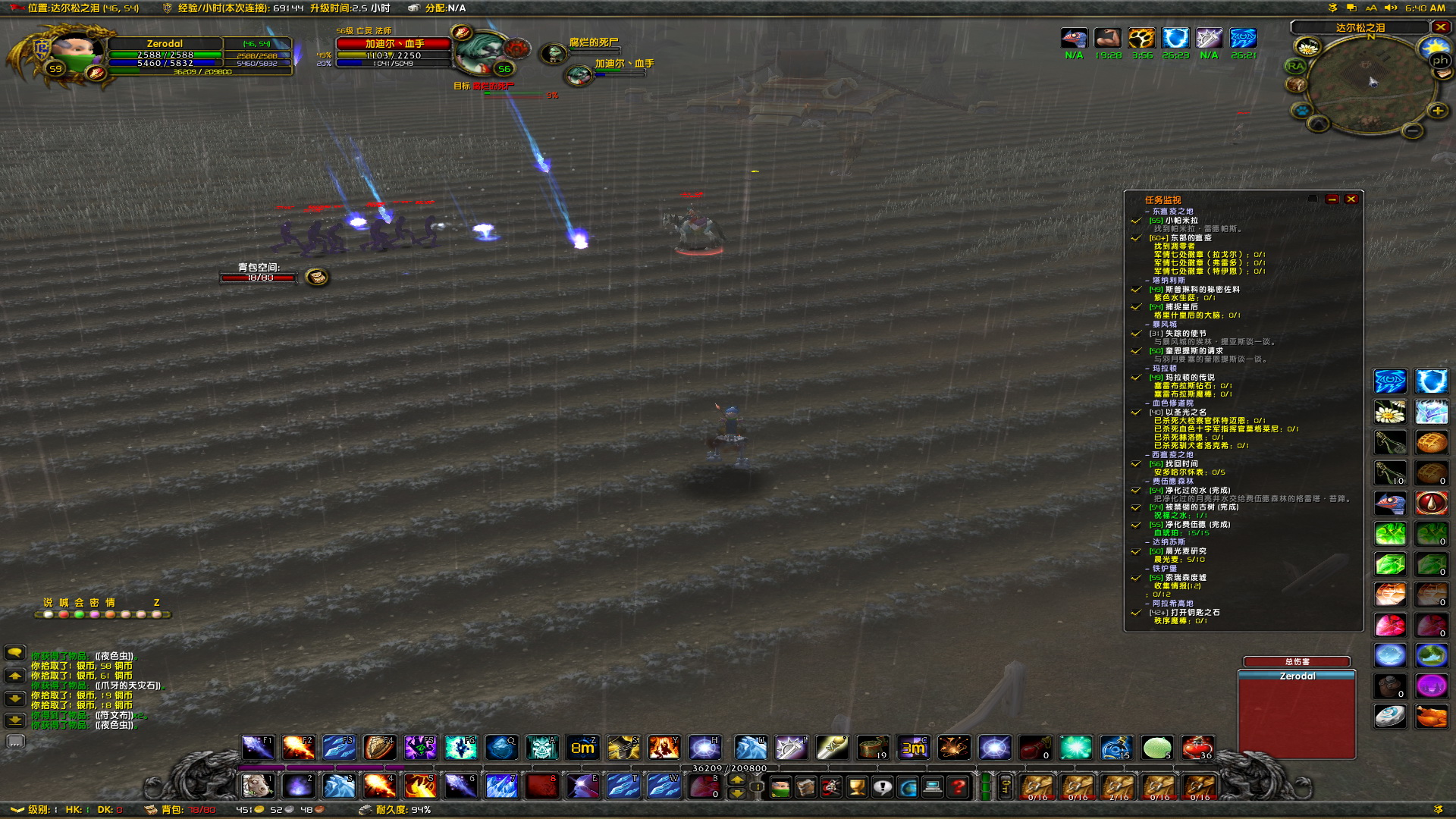1456x819 pixels.
Task: Click the RA button next to the minimap
Action: [1296, 66]
